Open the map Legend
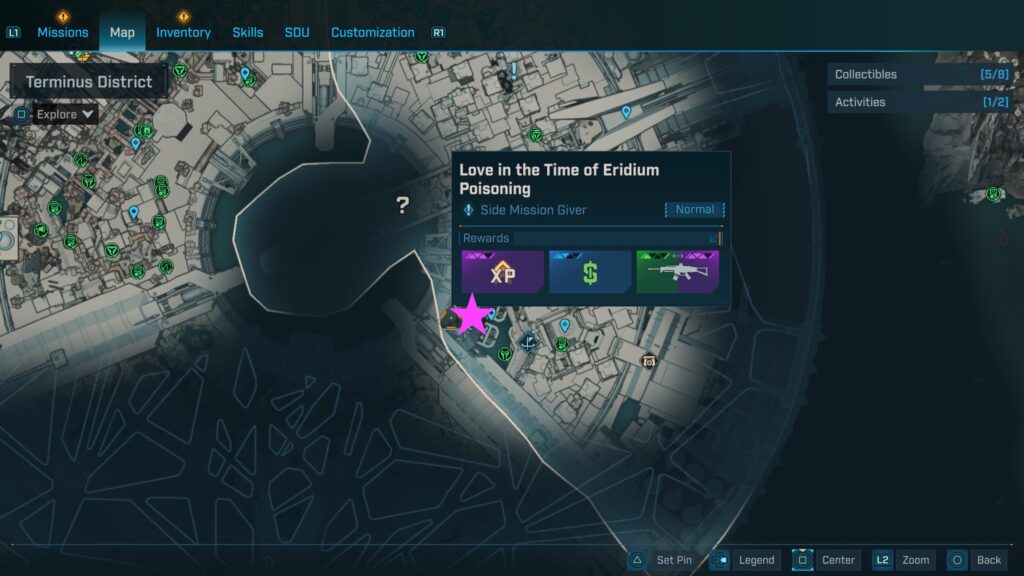Viewport: 1024px width, 576px height. [x=746, y=560]
